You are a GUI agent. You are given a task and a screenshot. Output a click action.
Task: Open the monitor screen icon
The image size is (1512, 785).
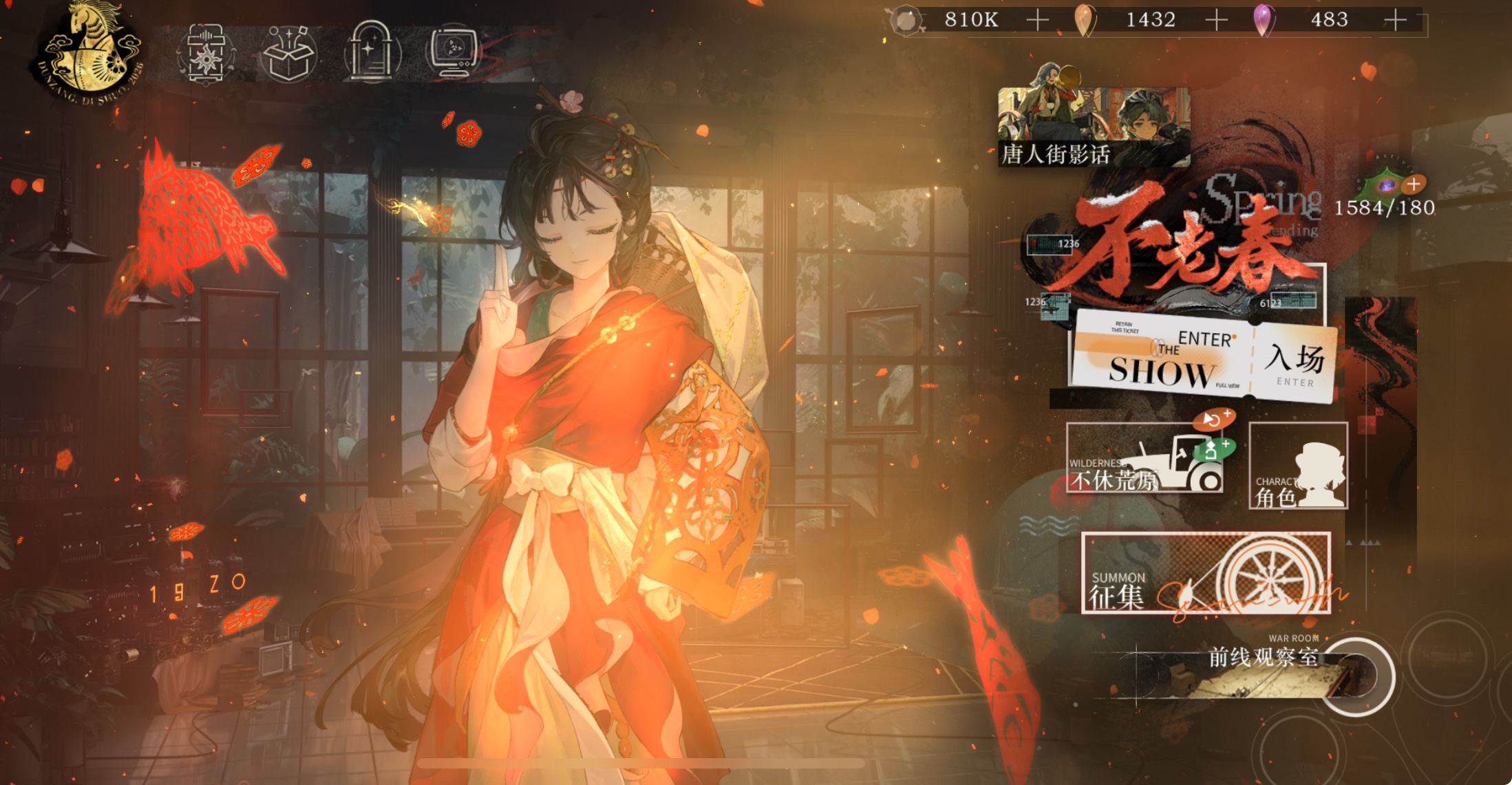[453, 51]
